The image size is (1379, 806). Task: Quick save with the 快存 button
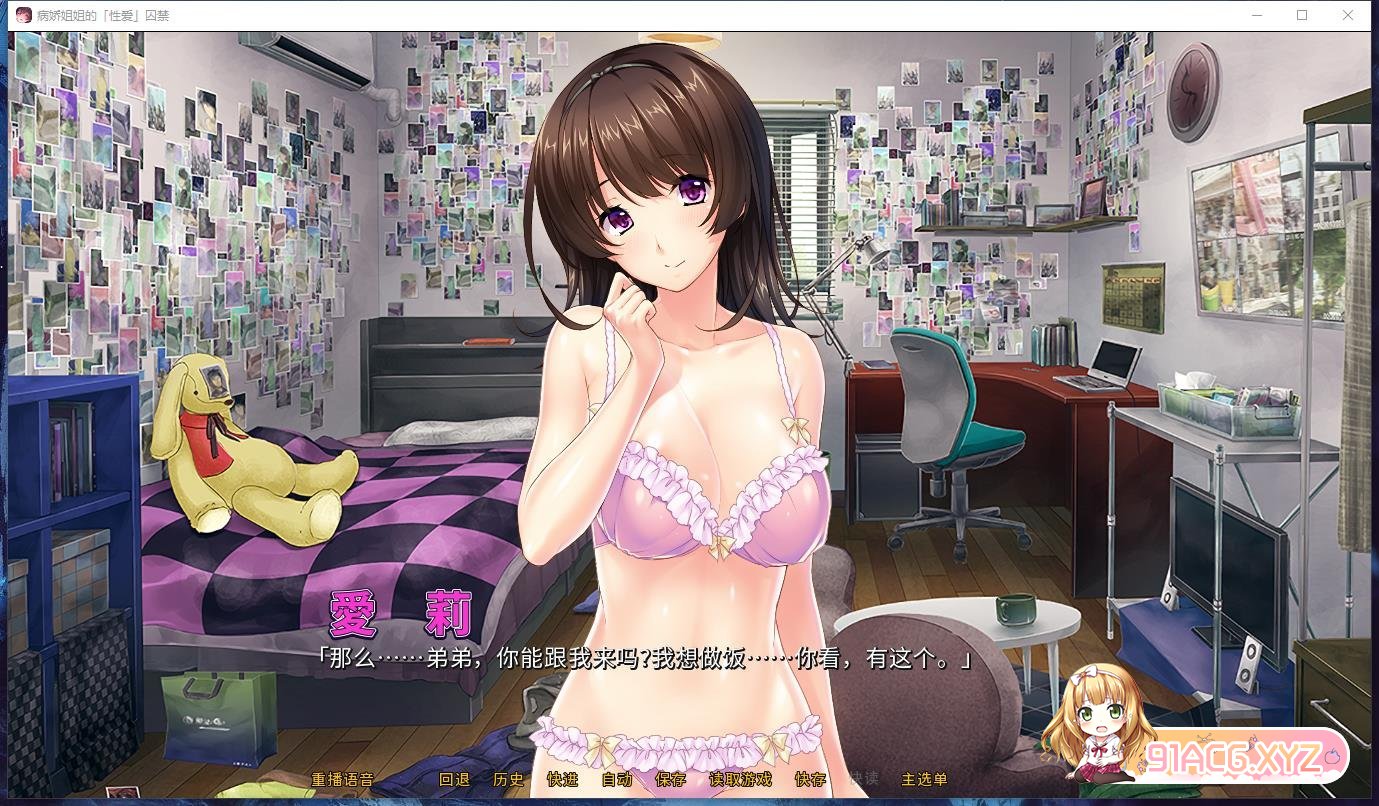pos(810,780)
